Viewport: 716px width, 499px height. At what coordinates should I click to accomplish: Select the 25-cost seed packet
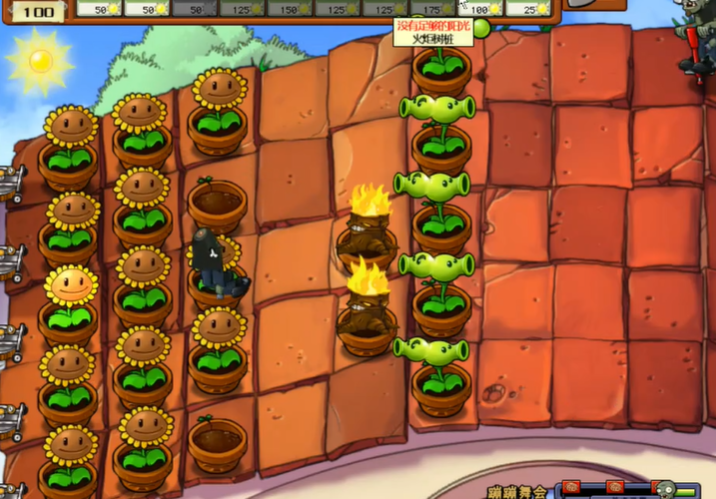pos(527,9)
